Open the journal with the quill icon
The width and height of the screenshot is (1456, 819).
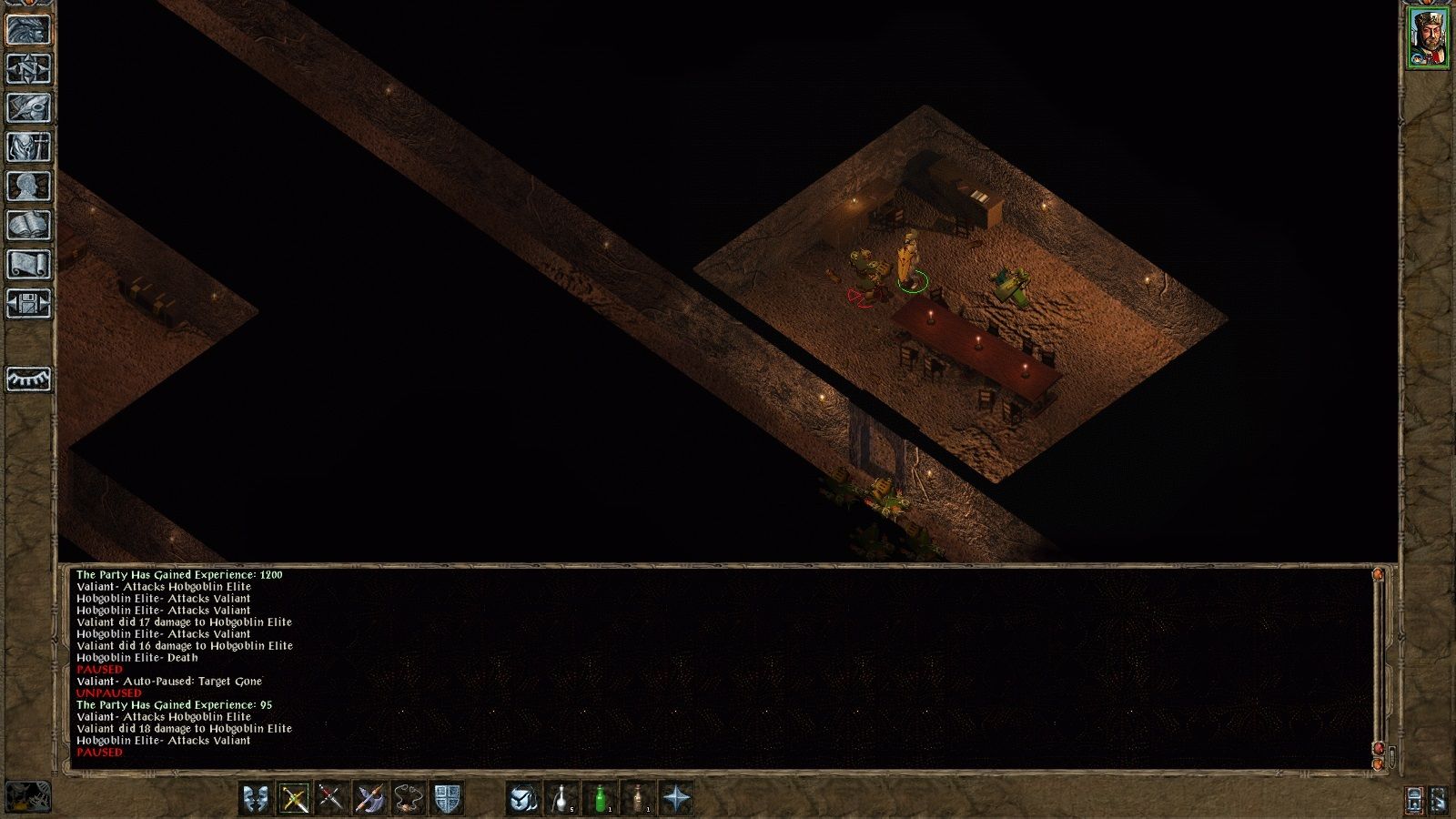tap(27, 109)
